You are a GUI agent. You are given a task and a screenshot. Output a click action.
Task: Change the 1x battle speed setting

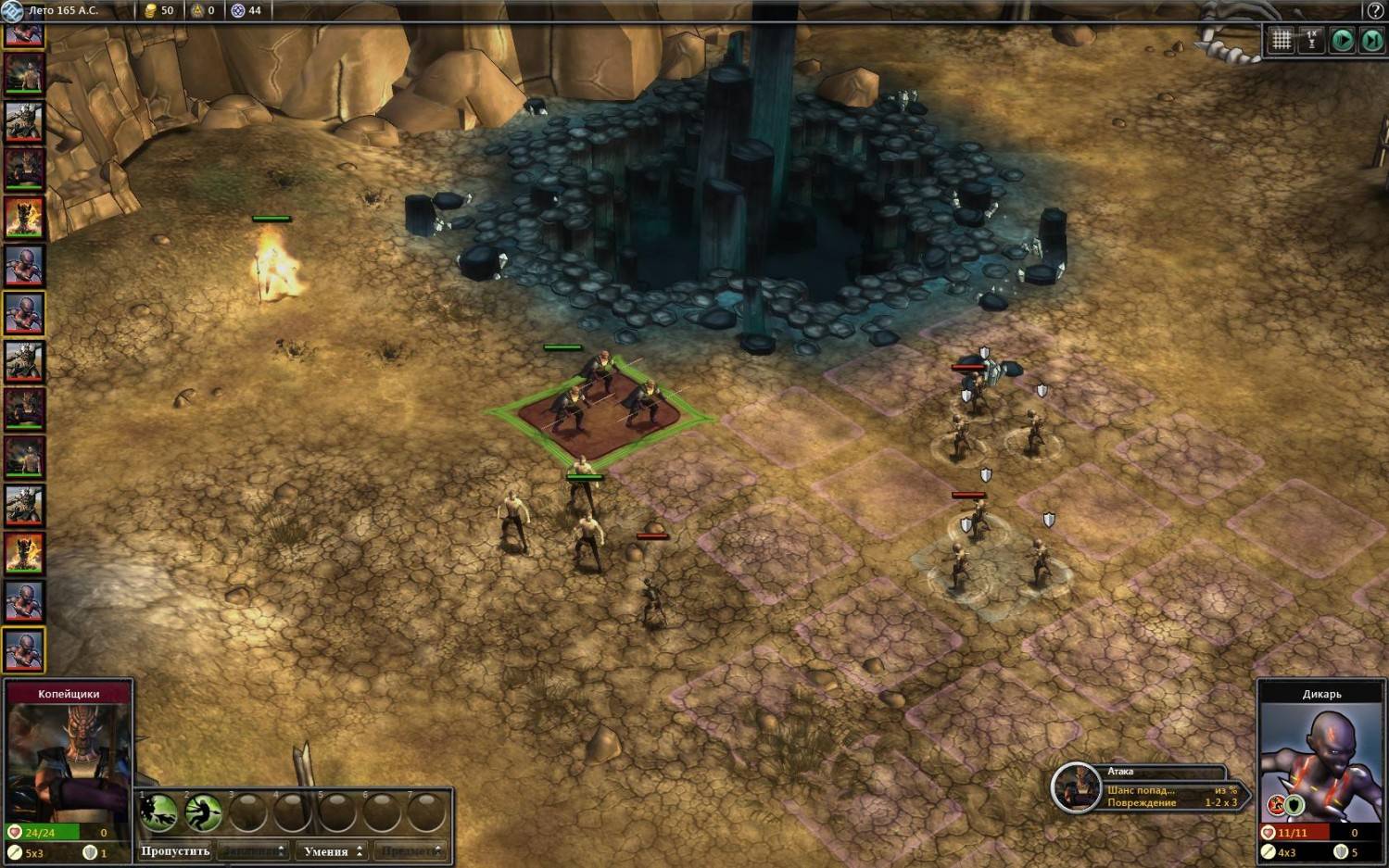point(1311,40)
